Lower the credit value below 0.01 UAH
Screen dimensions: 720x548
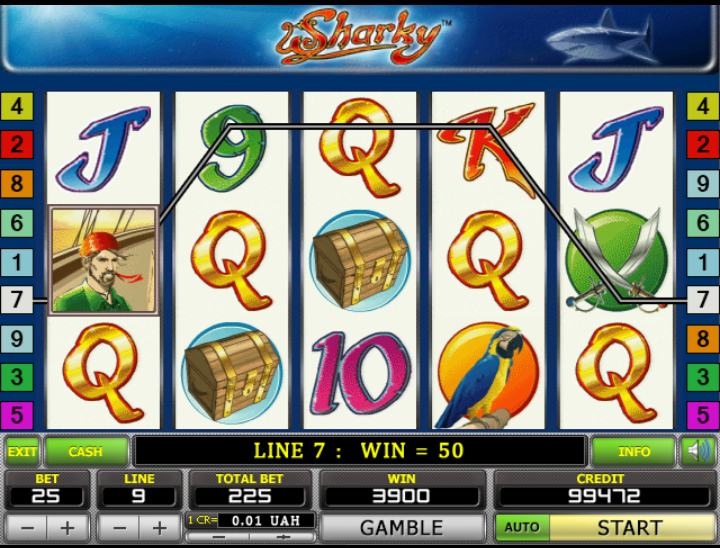point(219,537)
